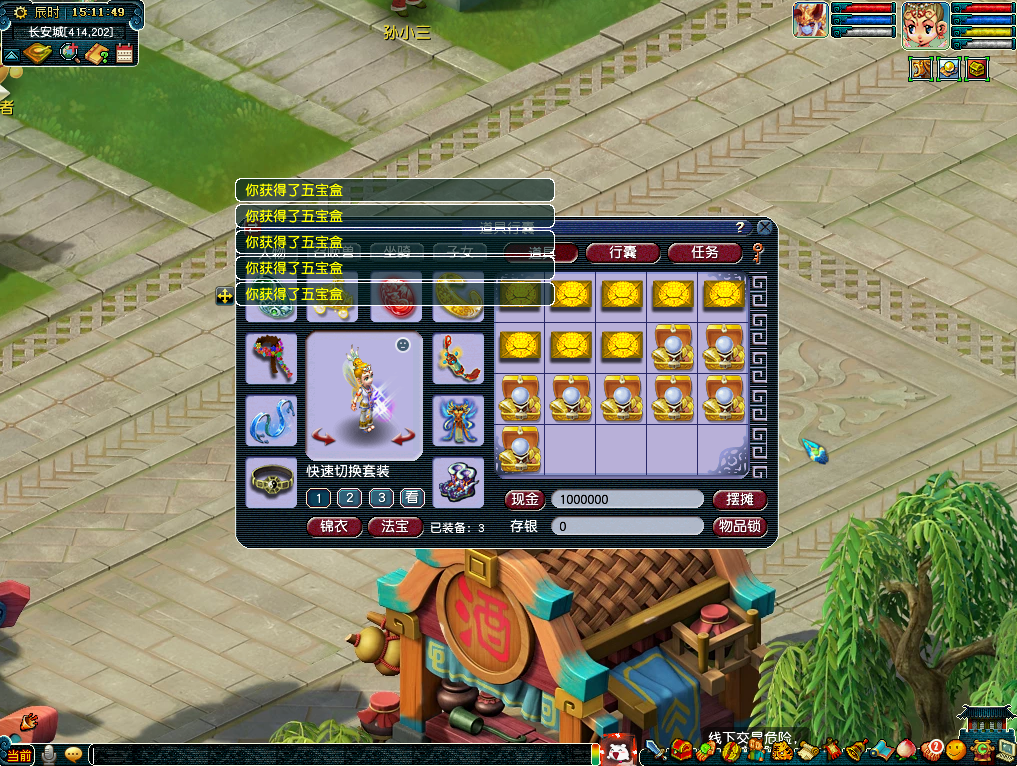Select the player character portrait

pyautogui.click(x=925, y=26)
